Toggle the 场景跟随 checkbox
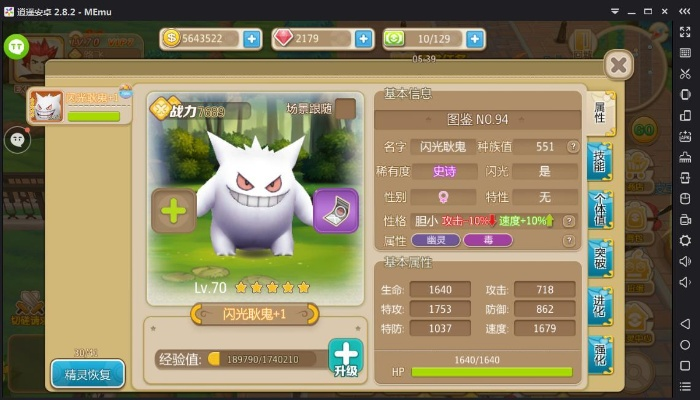 coord(345,108)
